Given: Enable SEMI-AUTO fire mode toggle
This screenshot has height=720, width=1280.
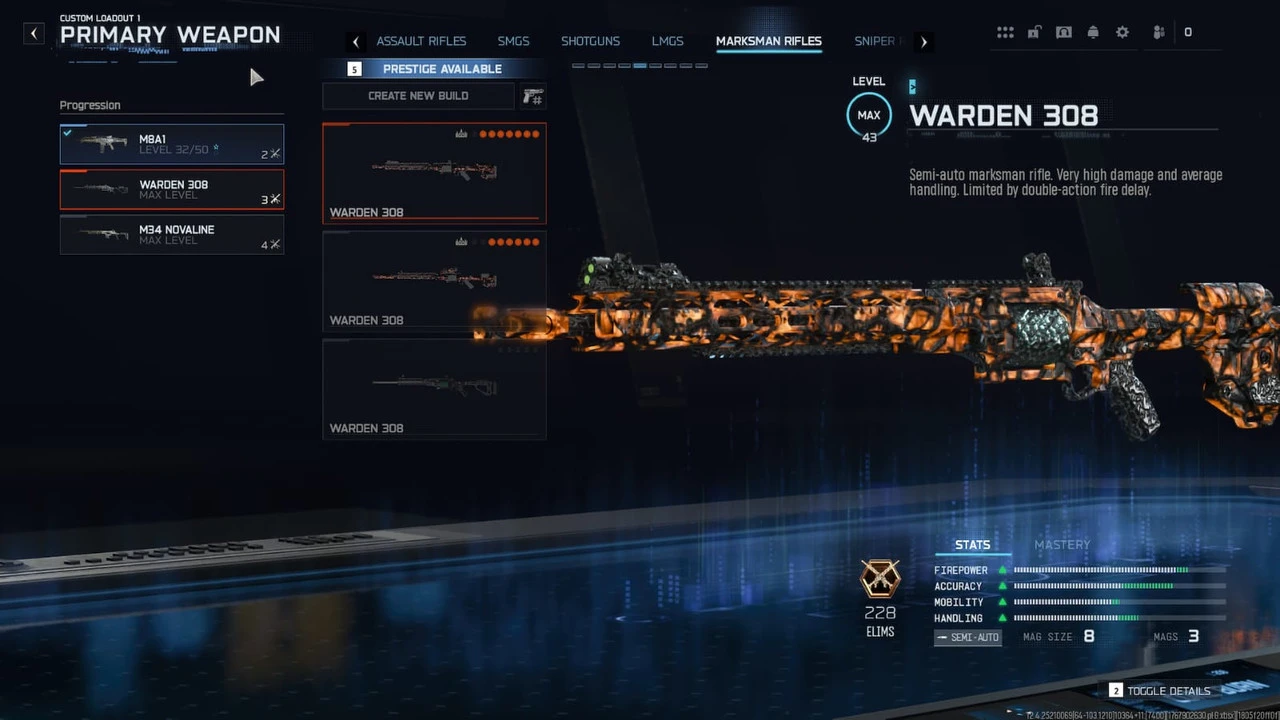Looking at the screenshot, I should coord(966,637).
